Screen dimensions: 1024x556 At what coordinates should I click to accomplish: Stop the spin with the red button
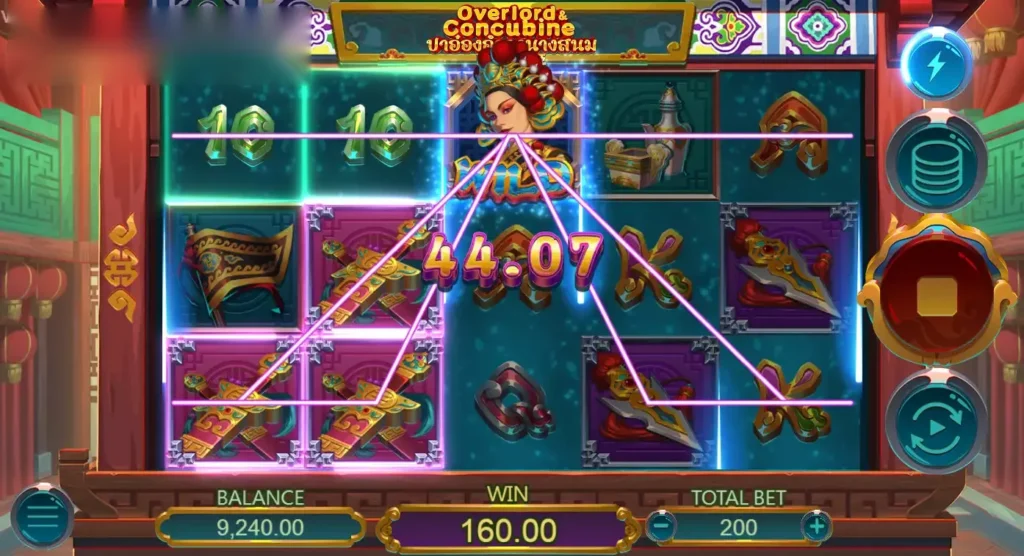coord(936,291)
